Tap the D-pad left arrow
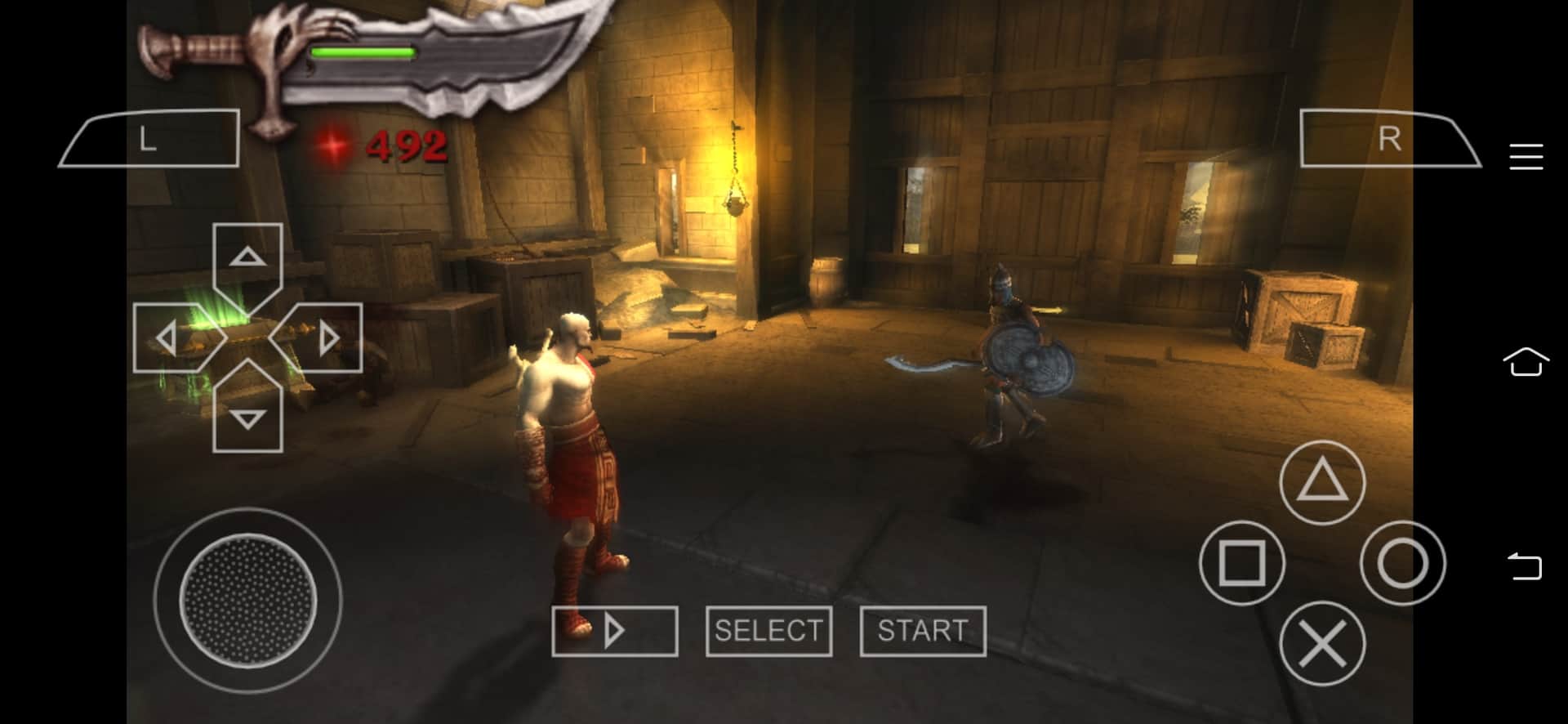 click(167, 337)
